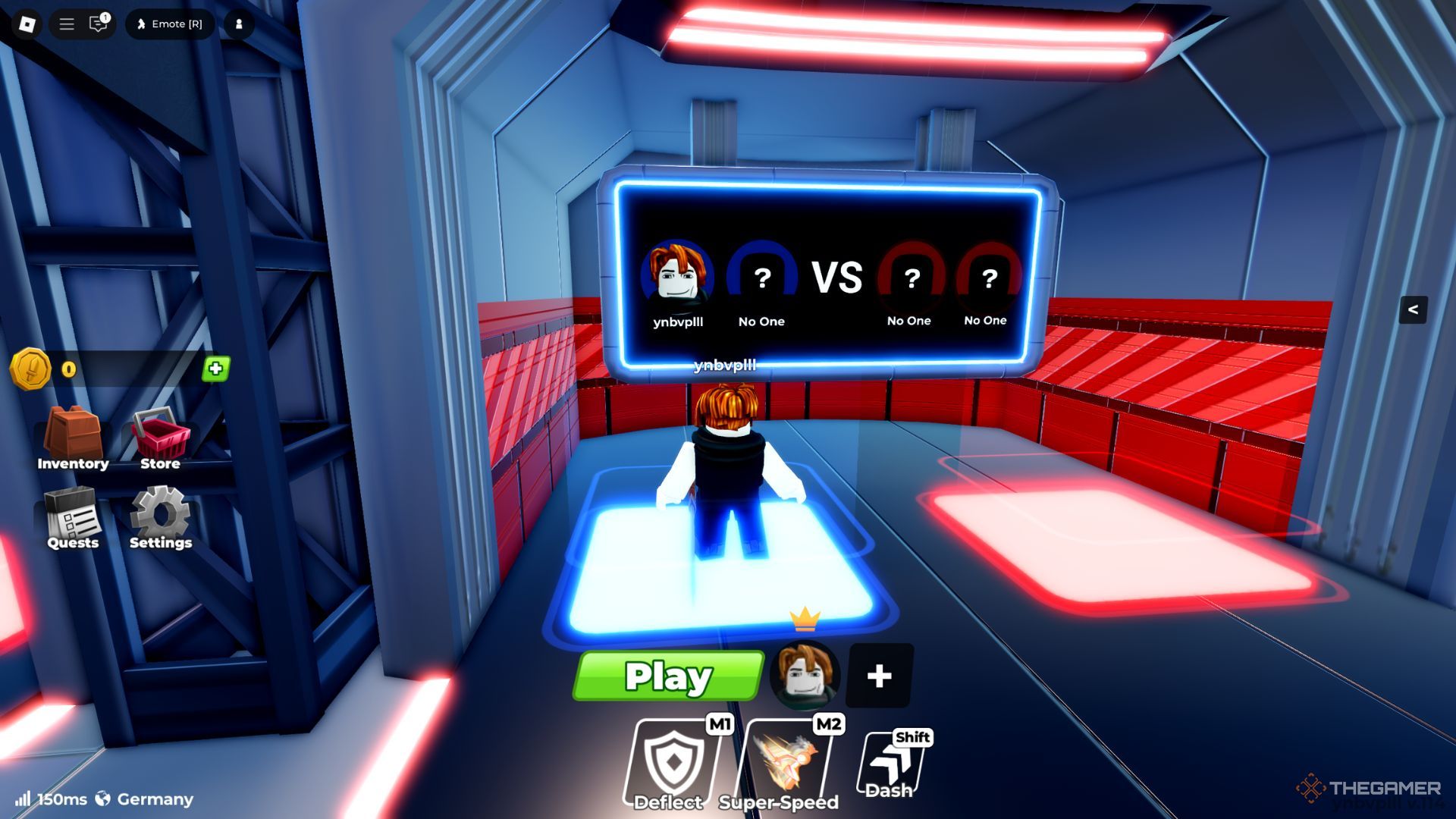Image resolution: width=1456 pixels, height=819 pixels.
Task: Open the Roblox main menu logo
Action: pos(27,24)
